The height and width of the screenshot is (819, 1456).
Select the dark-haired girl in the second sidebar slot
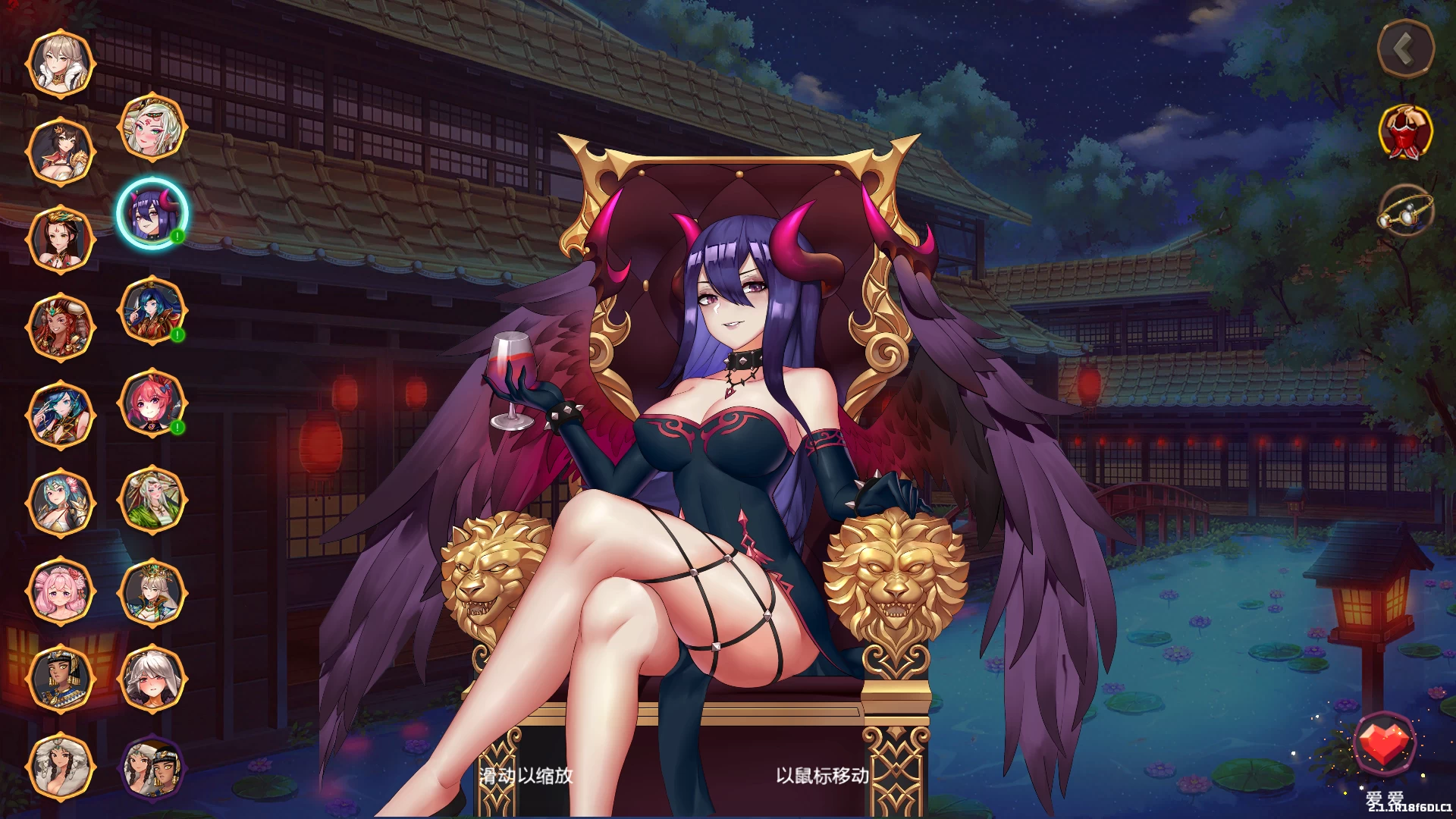coord(61,149)
